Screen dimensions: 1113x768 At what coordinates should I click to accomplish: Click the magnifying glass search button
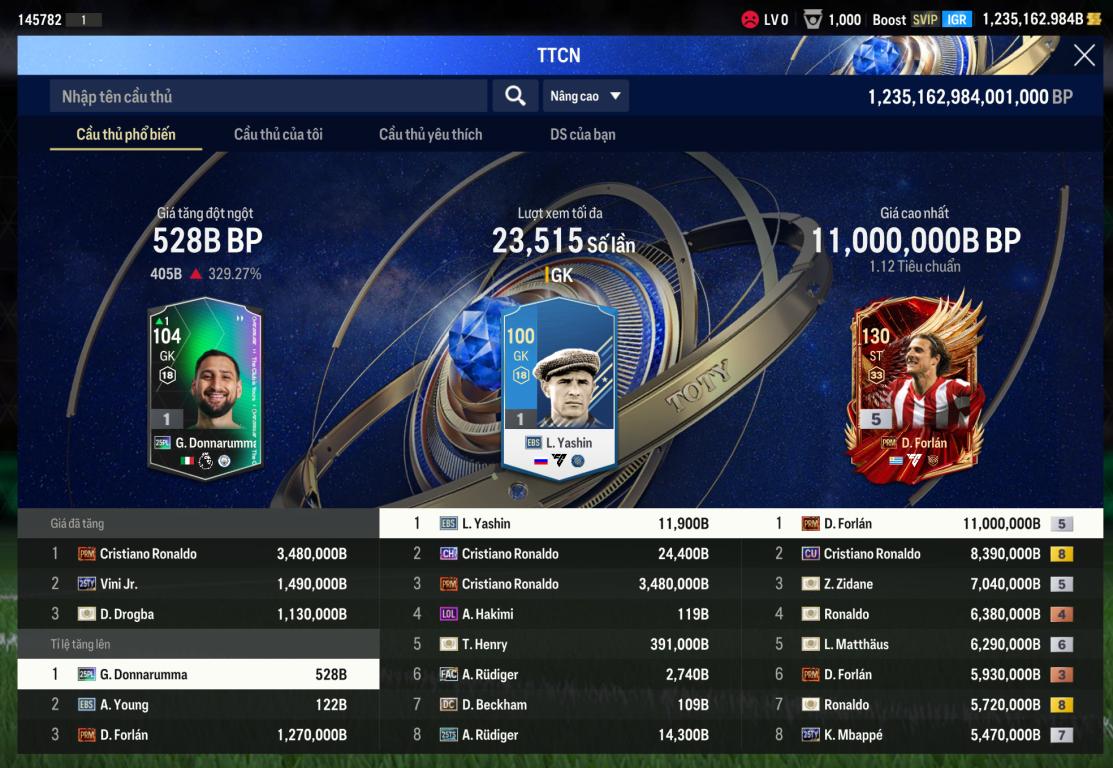point(515,96)
